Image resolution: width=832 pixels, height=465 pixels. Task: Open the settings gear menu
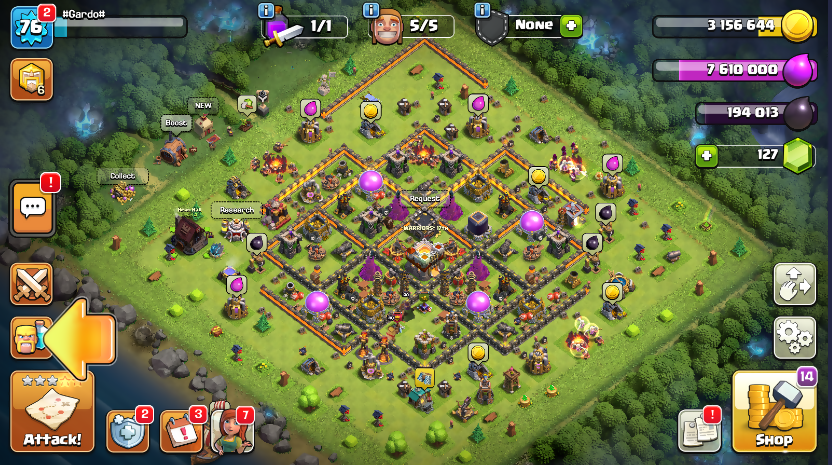pyautogui.click(x=794, y=338)
